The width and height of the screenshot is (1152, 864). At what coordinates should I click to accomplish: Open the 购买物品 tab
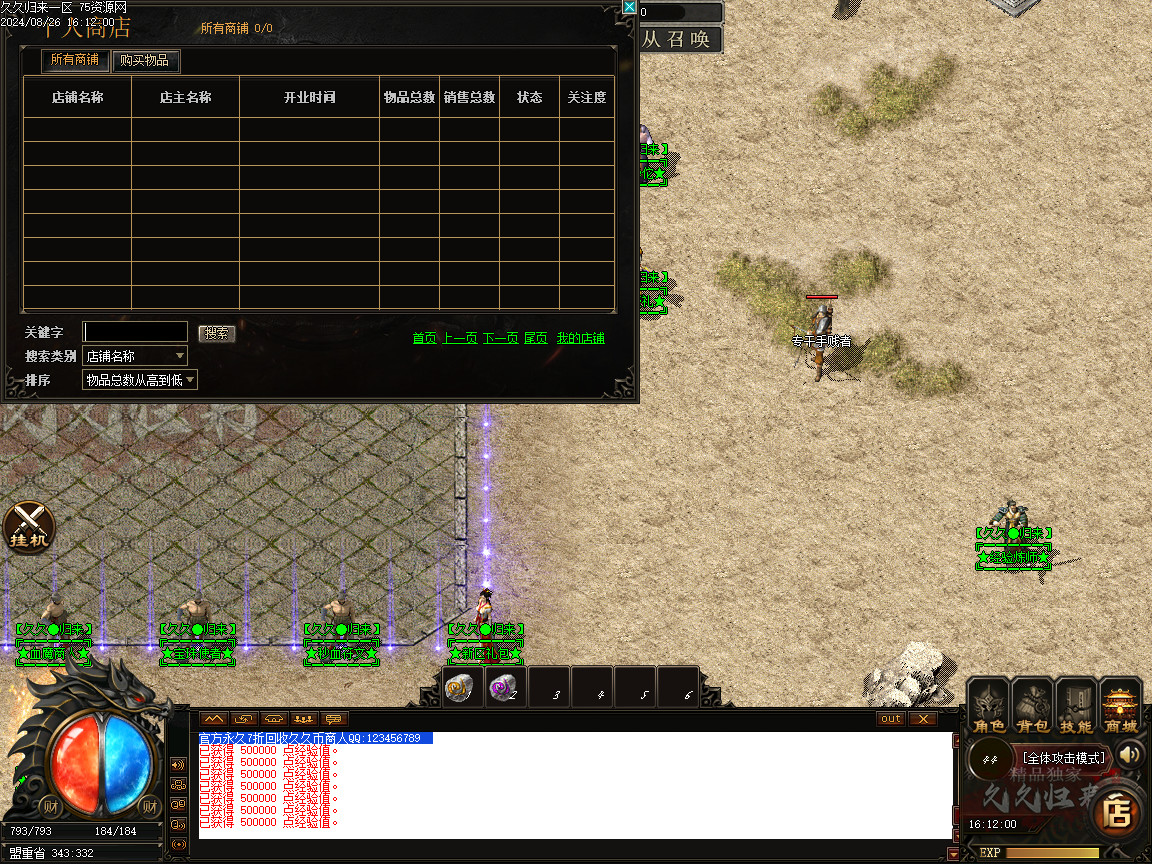[144, 60]
